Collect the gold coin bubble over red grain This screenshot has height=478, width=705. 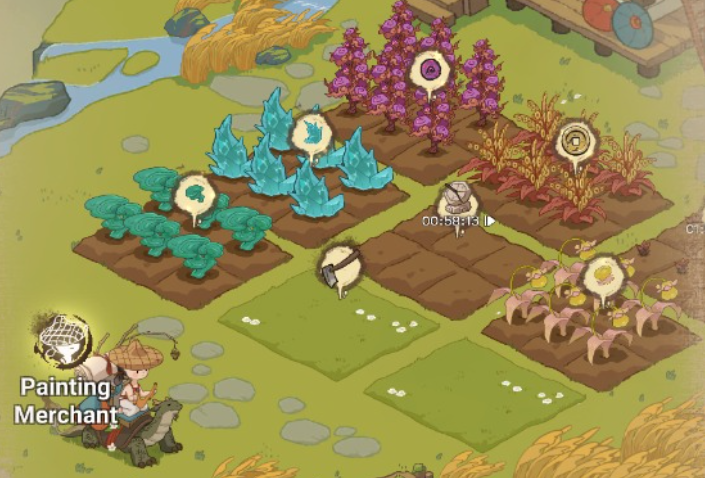(x=575, y=141)
